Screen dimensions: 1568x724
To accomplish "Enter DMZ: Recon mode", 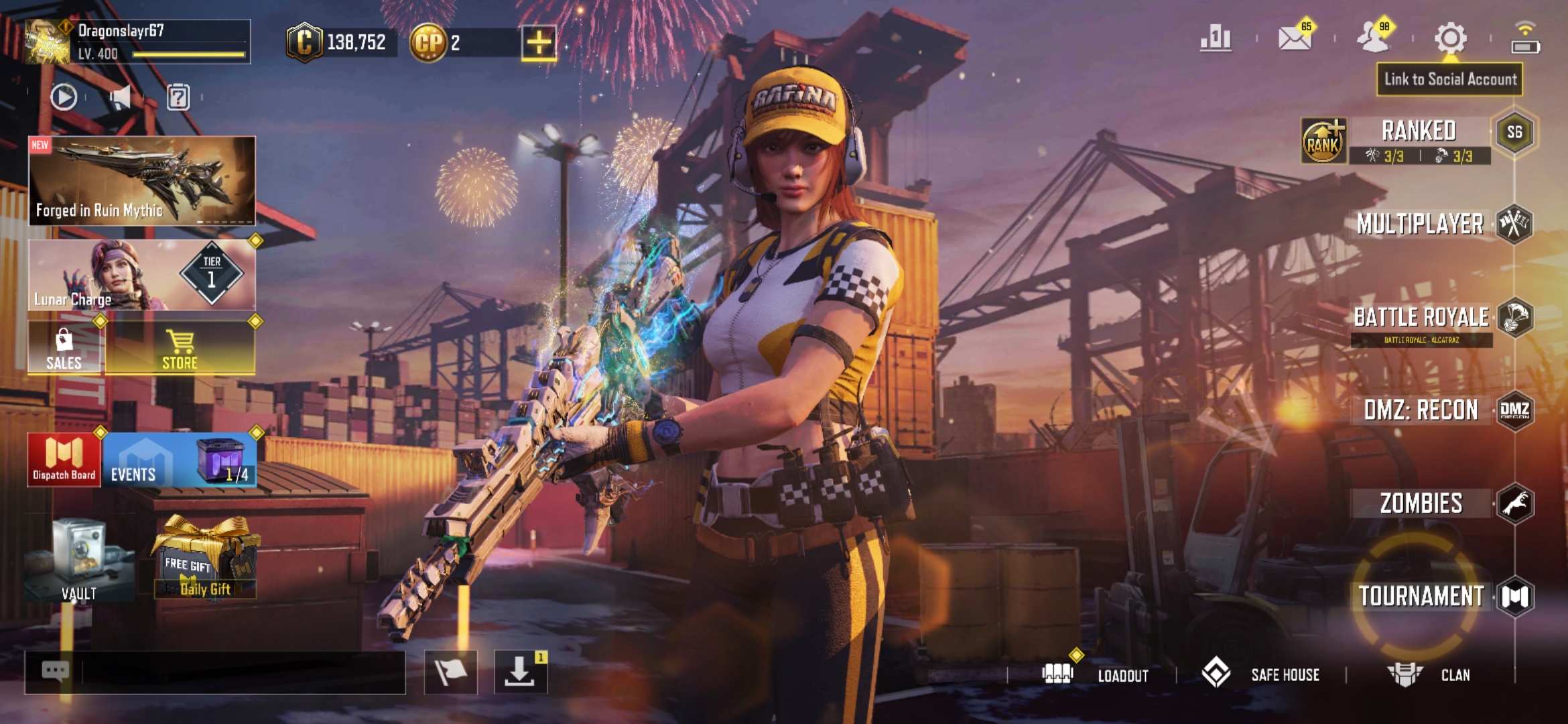I will pyautogui.click(x=1421, y=410).
